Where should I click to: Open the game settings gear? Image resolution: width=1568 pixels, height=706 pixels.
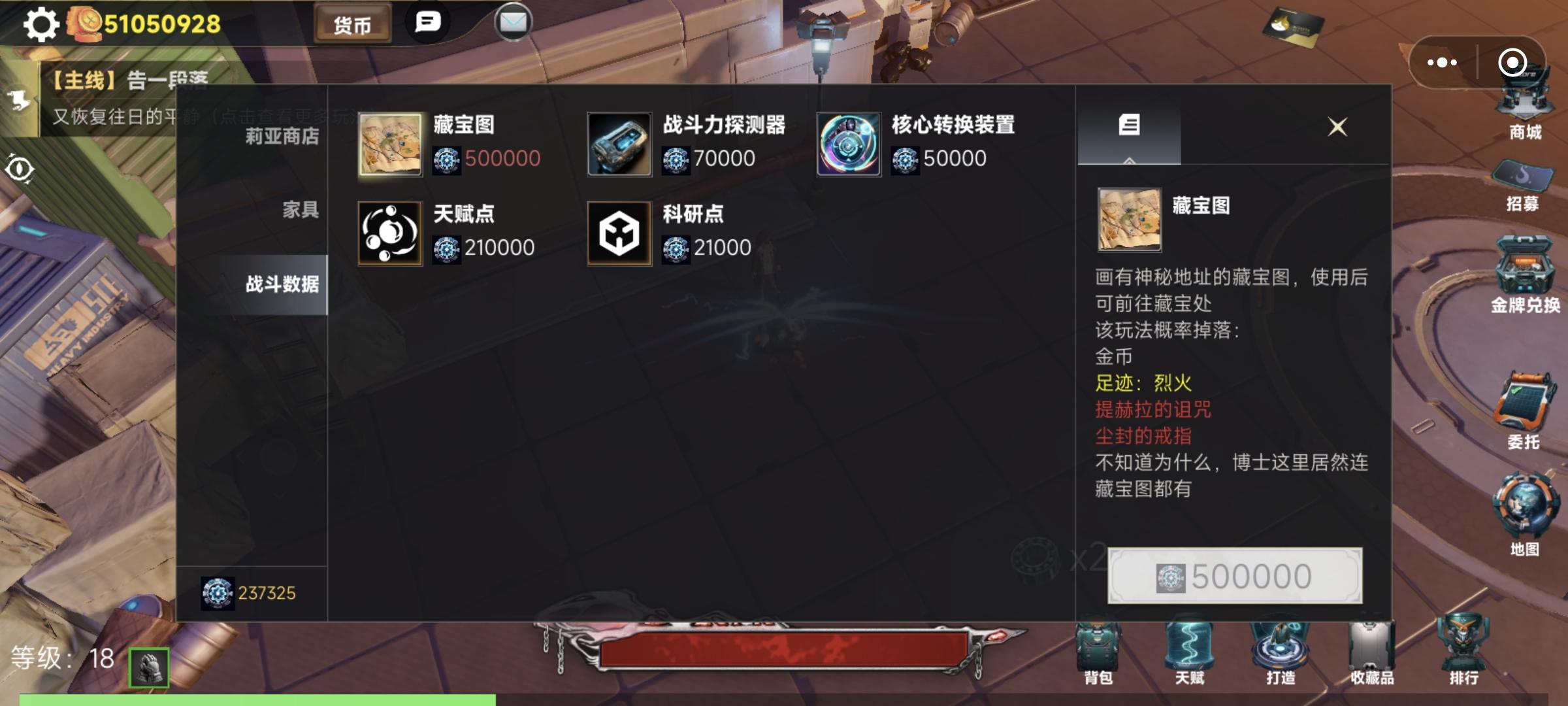pyautogui.click(x=39, y=25)
